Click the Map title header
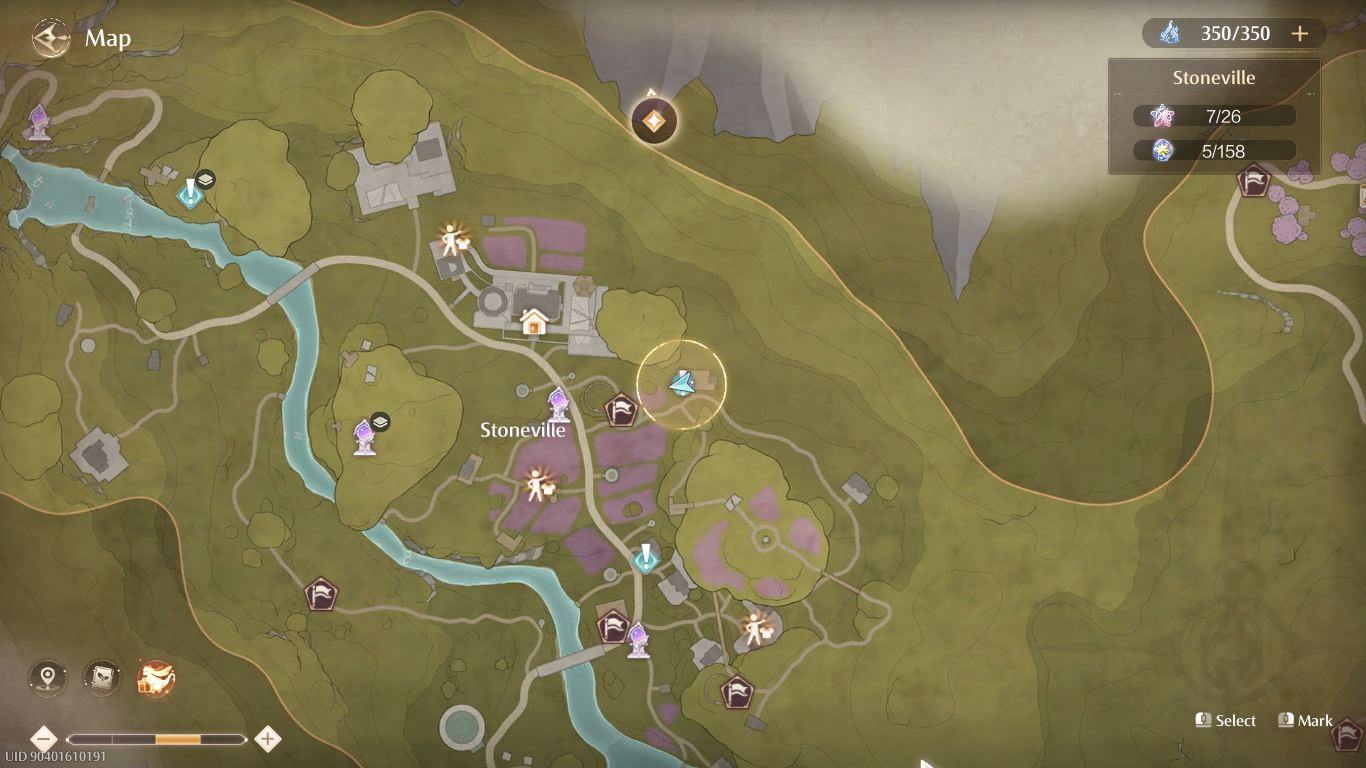This screenshot has height=768, width=1366. click(x=110, y=37)
